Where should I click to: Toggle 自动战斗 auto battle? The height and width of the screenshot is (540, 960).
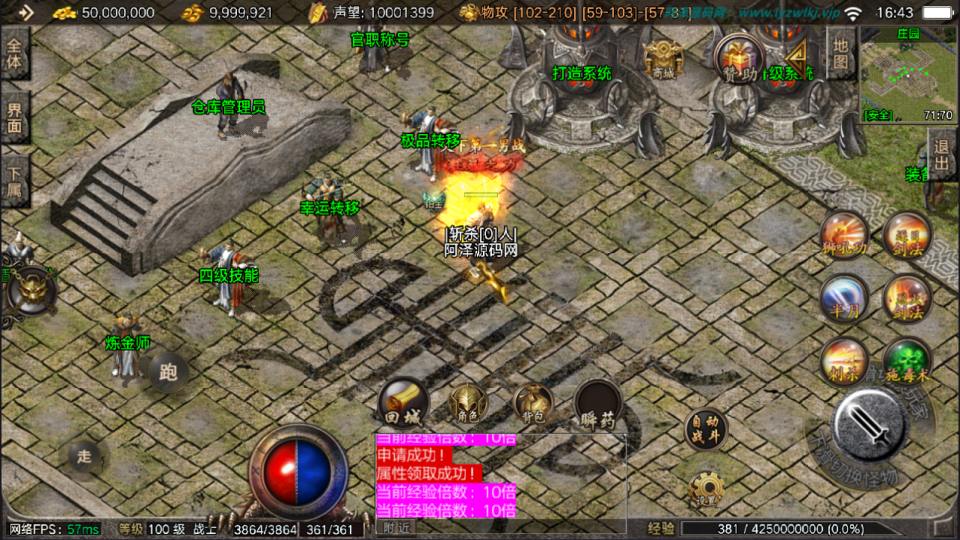(705, 429)
